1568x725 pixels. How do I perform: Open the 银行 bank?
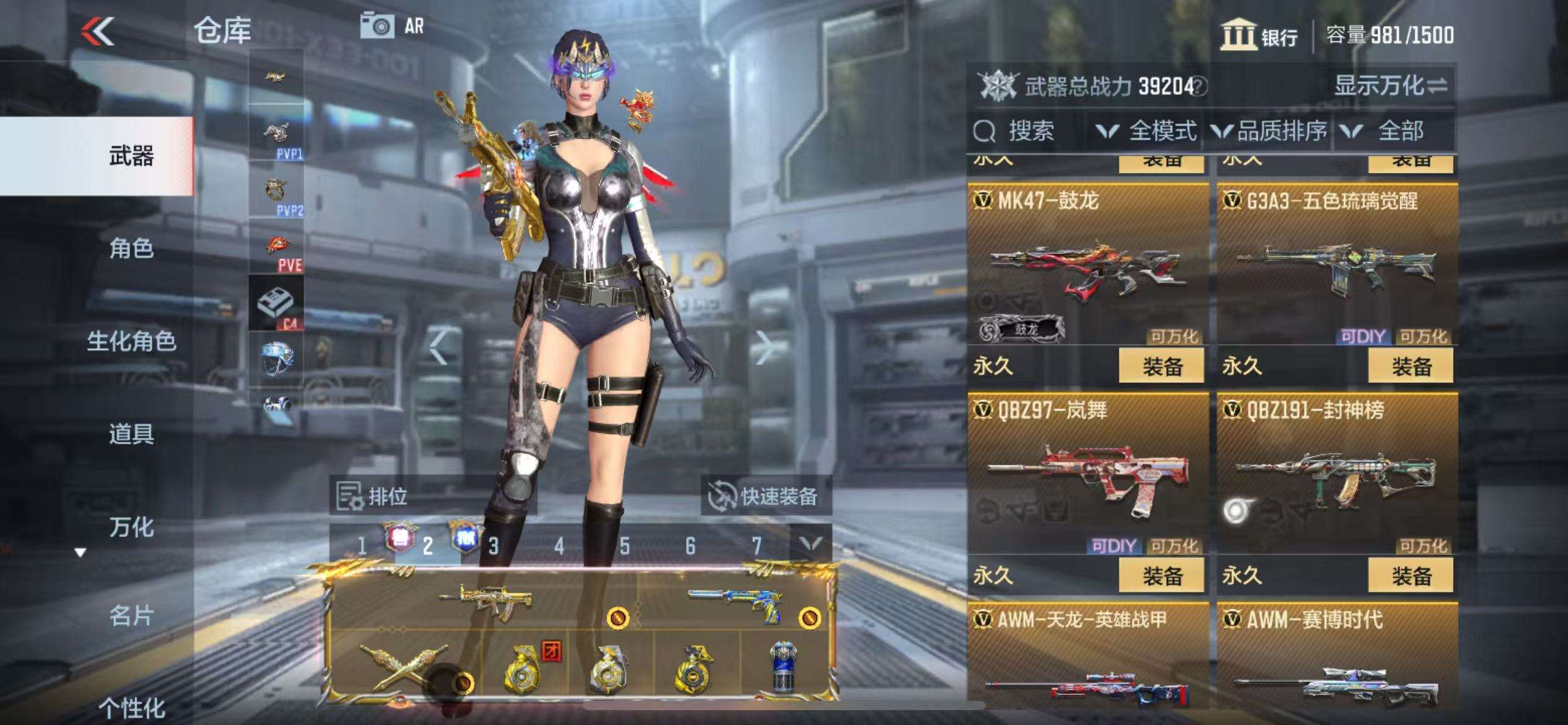(x=1260, y=35)
